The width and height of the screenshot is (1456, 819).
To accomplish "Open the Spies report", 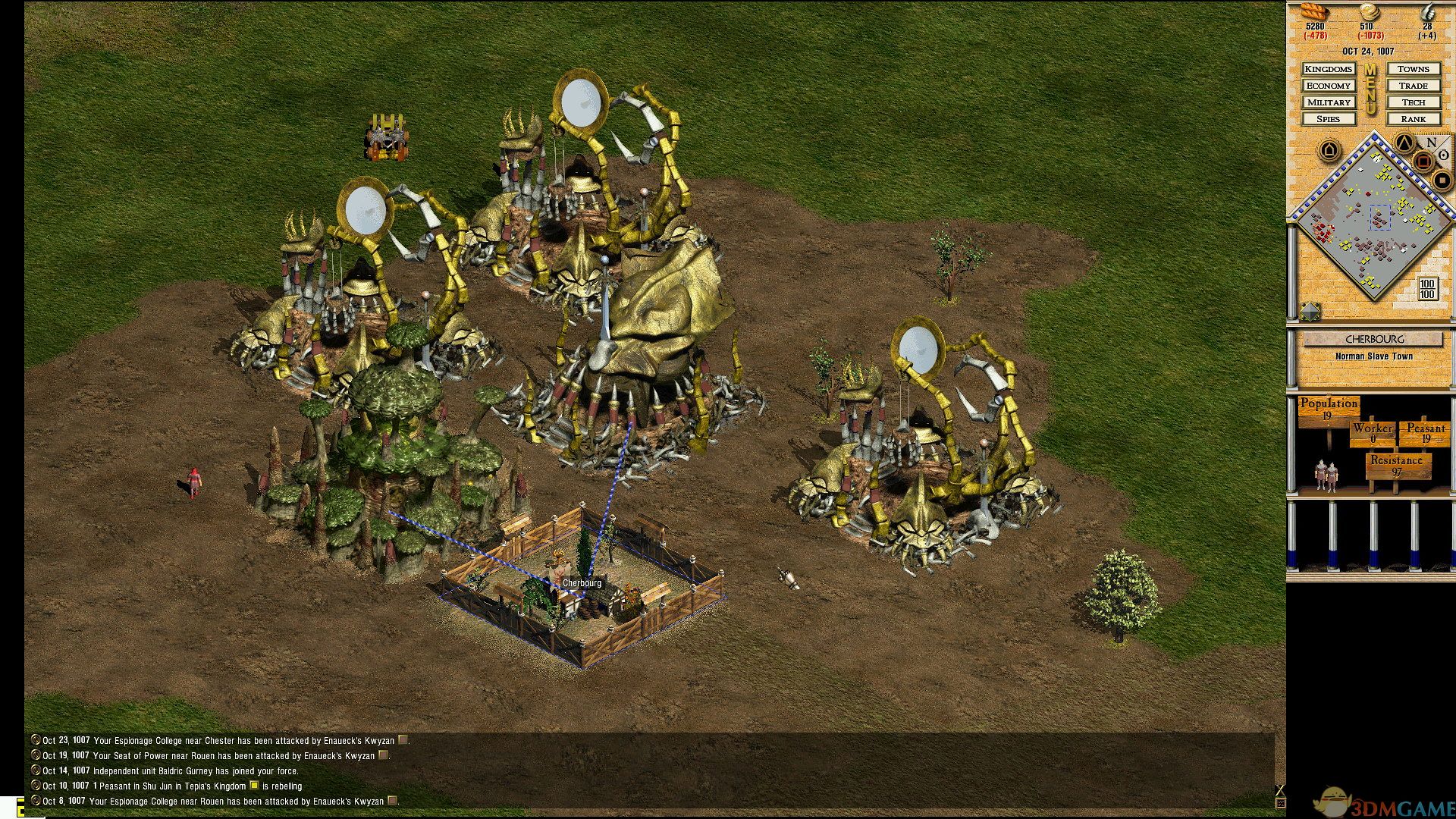I will (x=1329, y=119).
